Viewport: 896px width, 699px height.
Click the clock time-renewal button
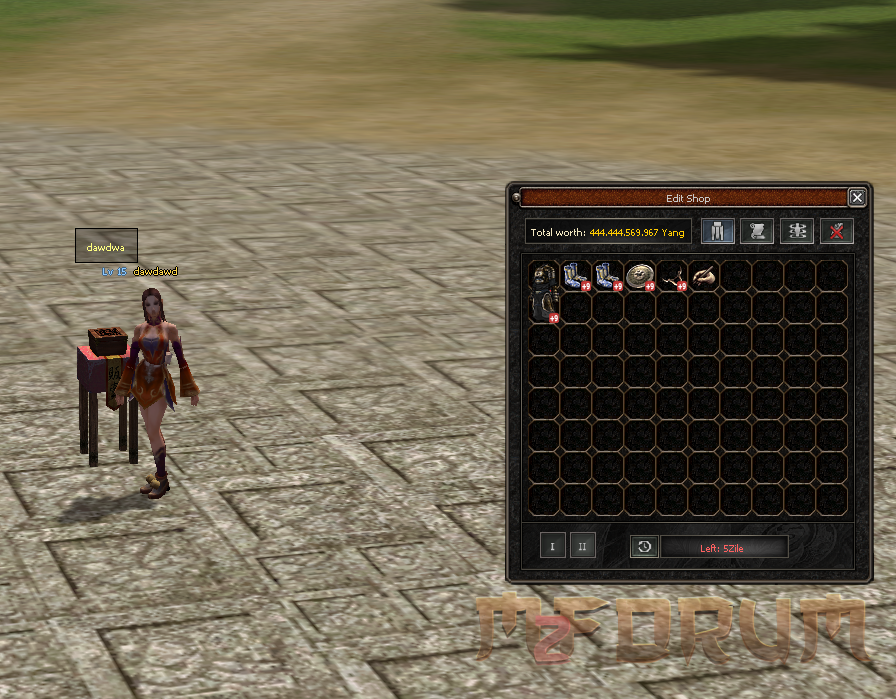pyautogui.click(x=644, y=546)
